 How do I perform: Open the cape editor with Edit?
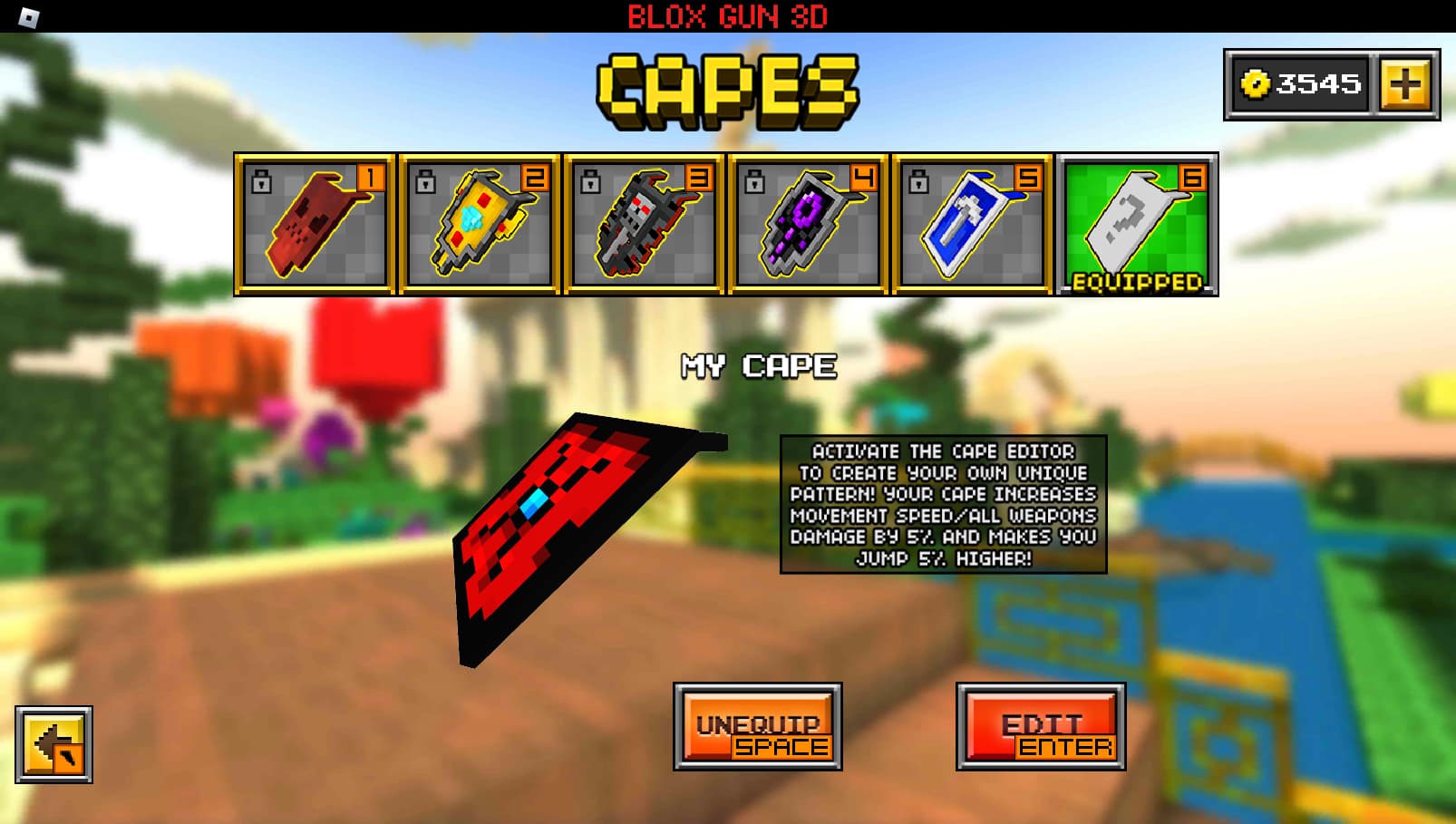click(x=1041, y=727)
